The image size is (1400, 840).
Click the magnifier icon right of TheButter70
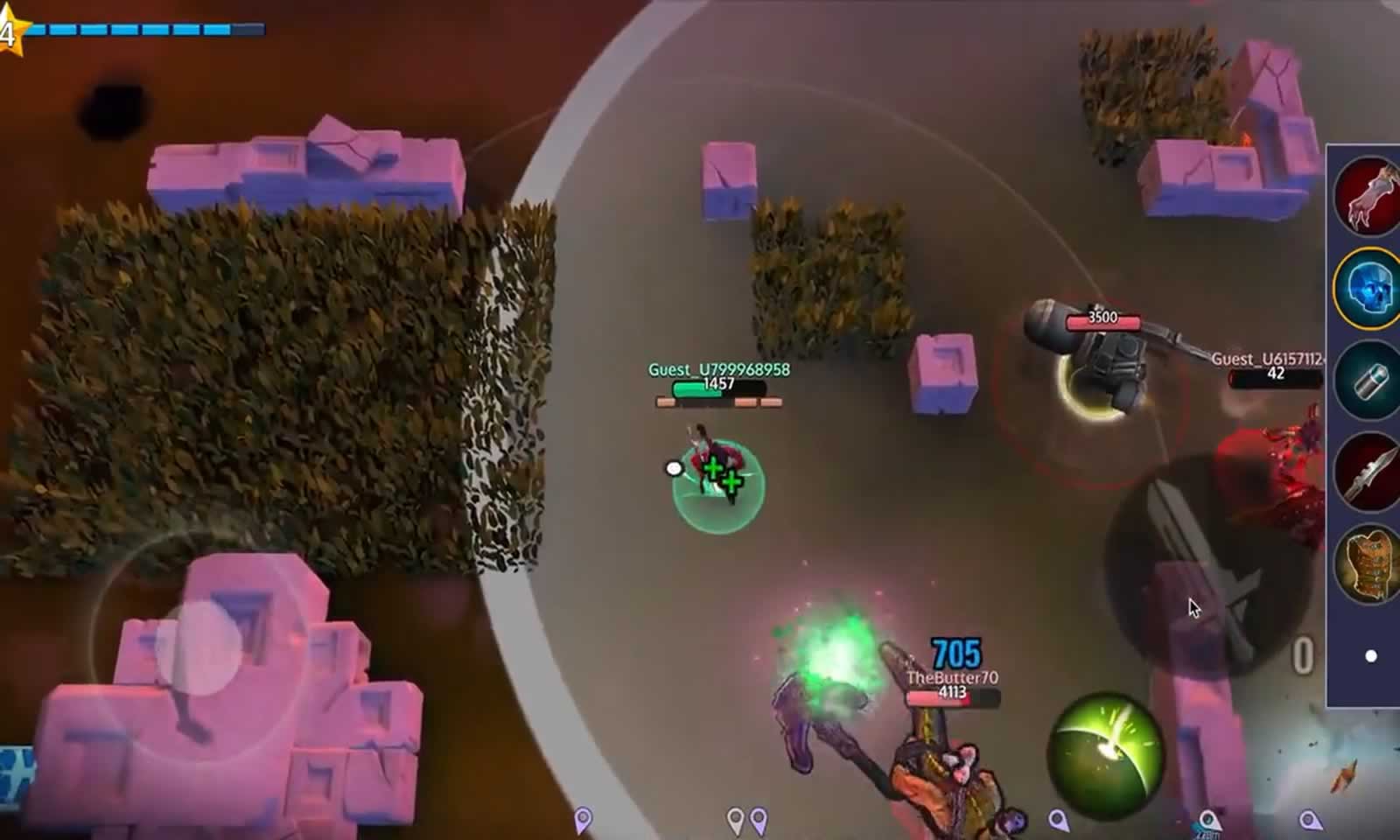pyautogui.click(x=1059, y=821)
